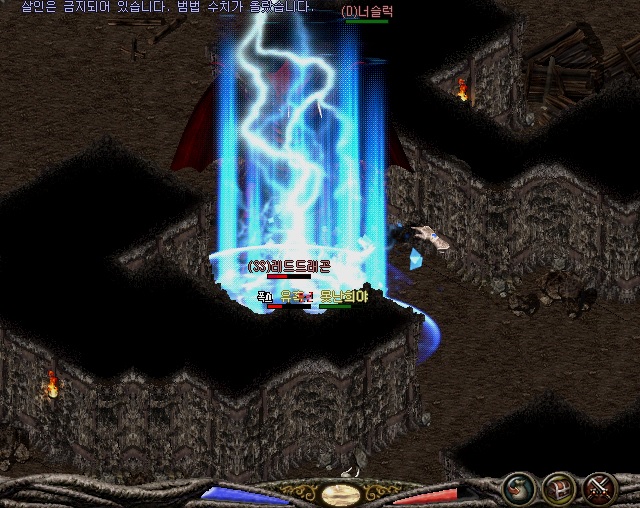Click the golden oval center ornament
Image resolution: width=640 pixels, height=508 pixels.
coord(342,493)
